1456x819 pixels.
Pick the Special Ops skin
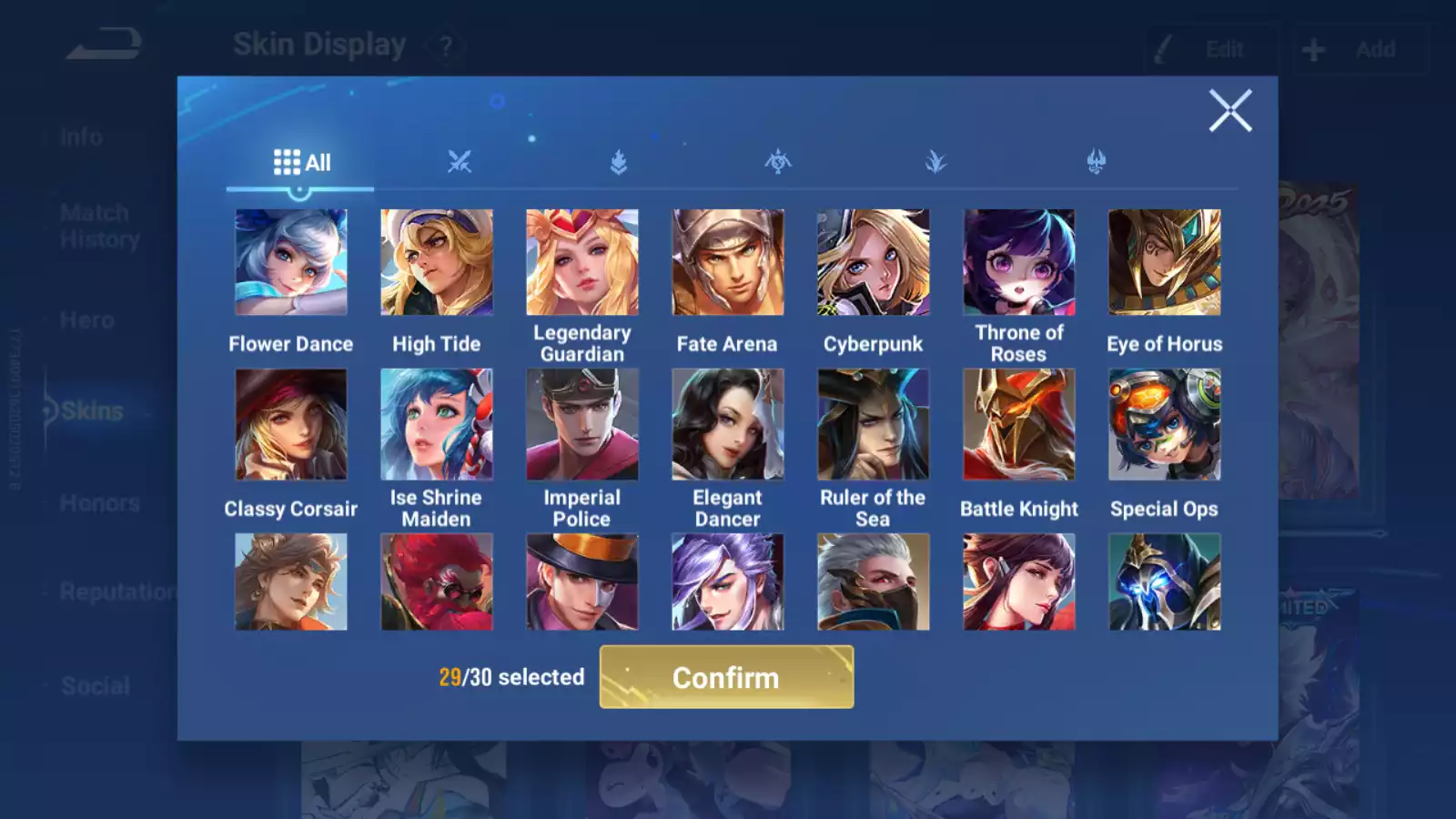(x=1165, y=424)
